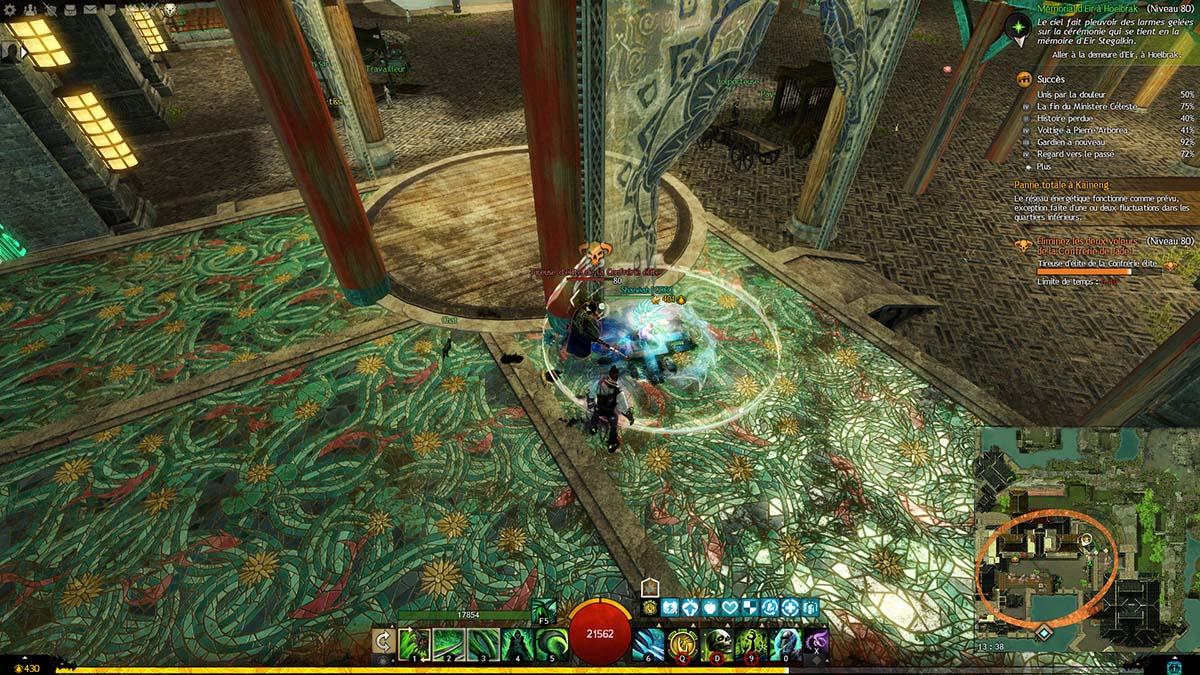The height and width of the screenshot is (675, 1200).
Task: Use the purple mount skill icon
Action: point(817,640)
